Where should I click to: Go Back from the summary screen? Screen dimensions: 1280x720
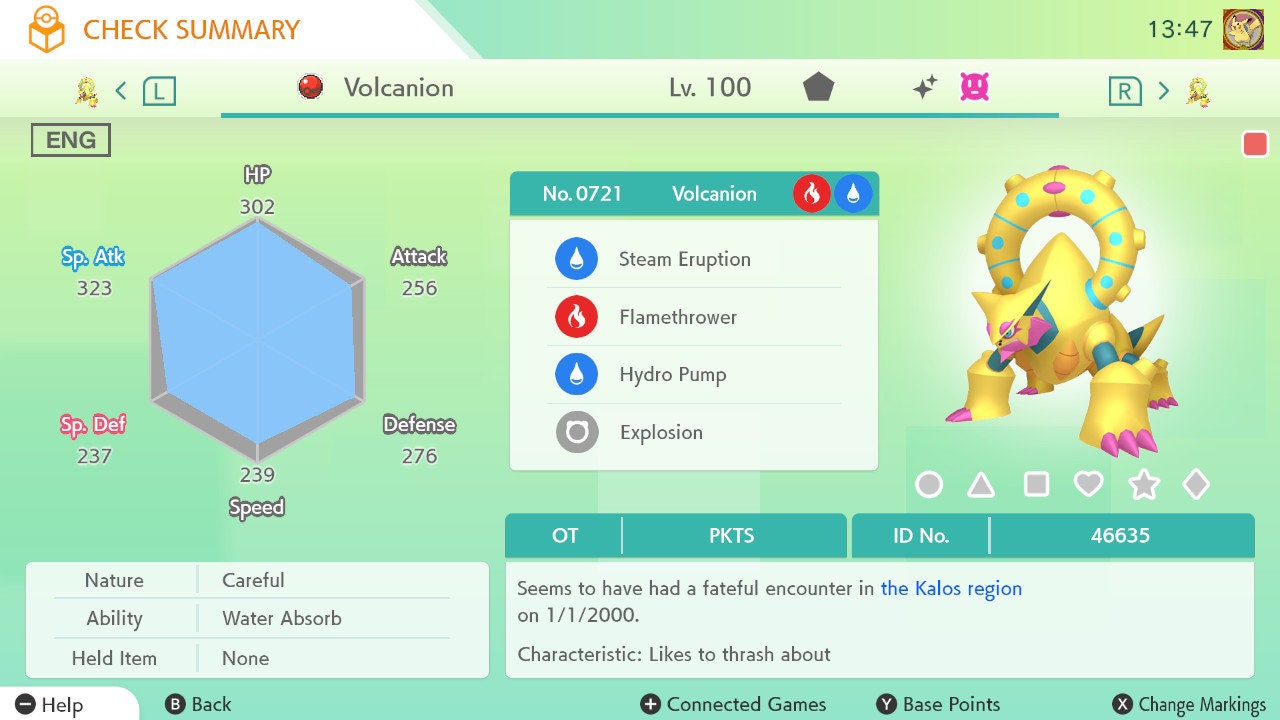[x=198, y=705]
